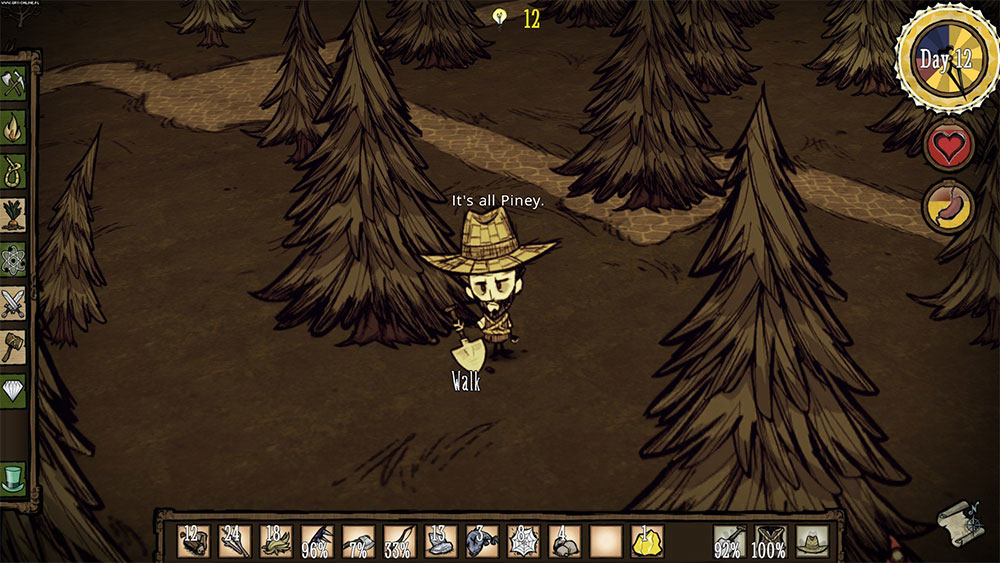Open the Structures crafting tab with hammer icon

tap(14, 344)
